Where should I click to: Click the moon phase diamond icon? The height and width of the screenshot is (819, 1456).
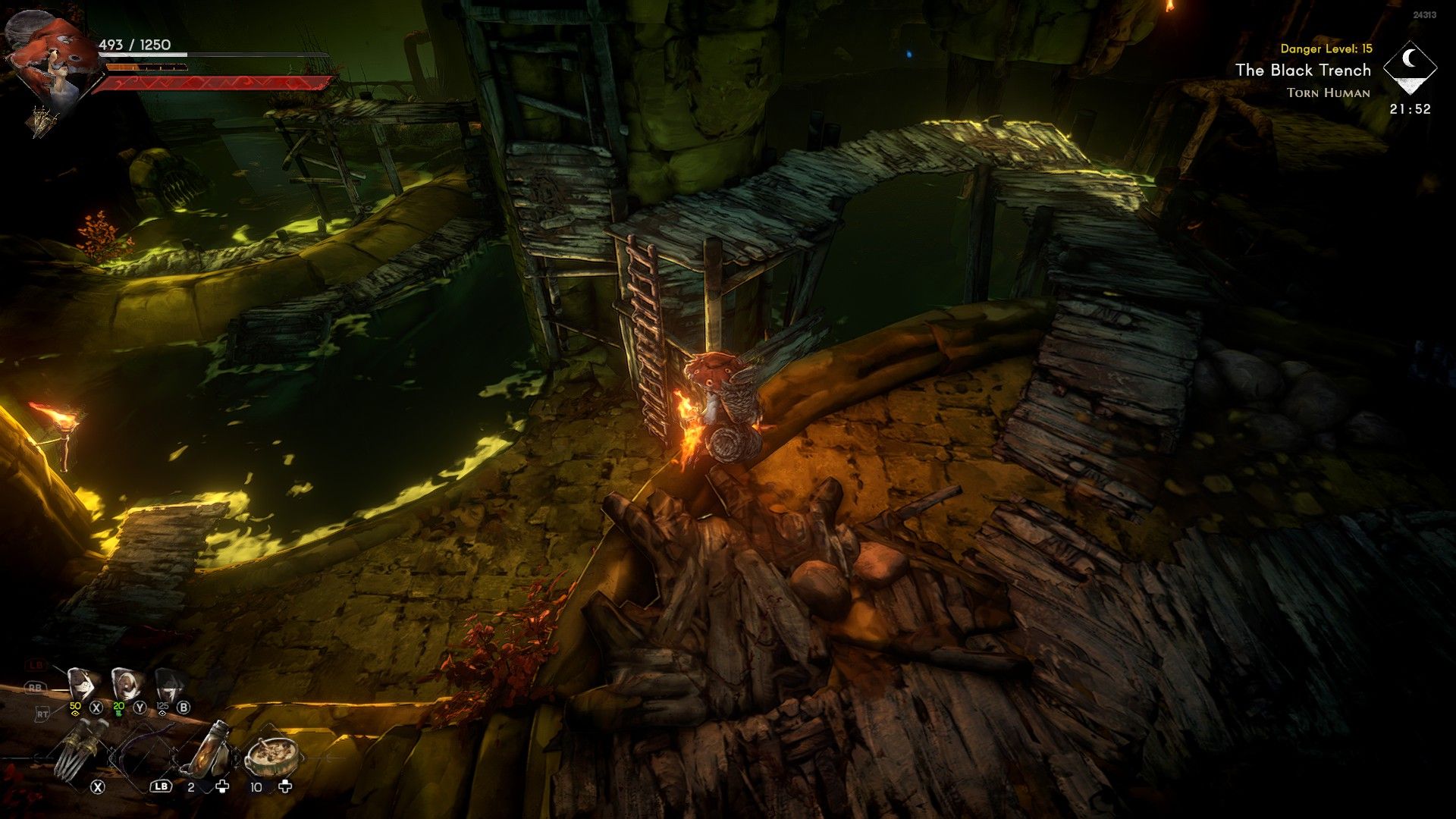(1410, 68)
